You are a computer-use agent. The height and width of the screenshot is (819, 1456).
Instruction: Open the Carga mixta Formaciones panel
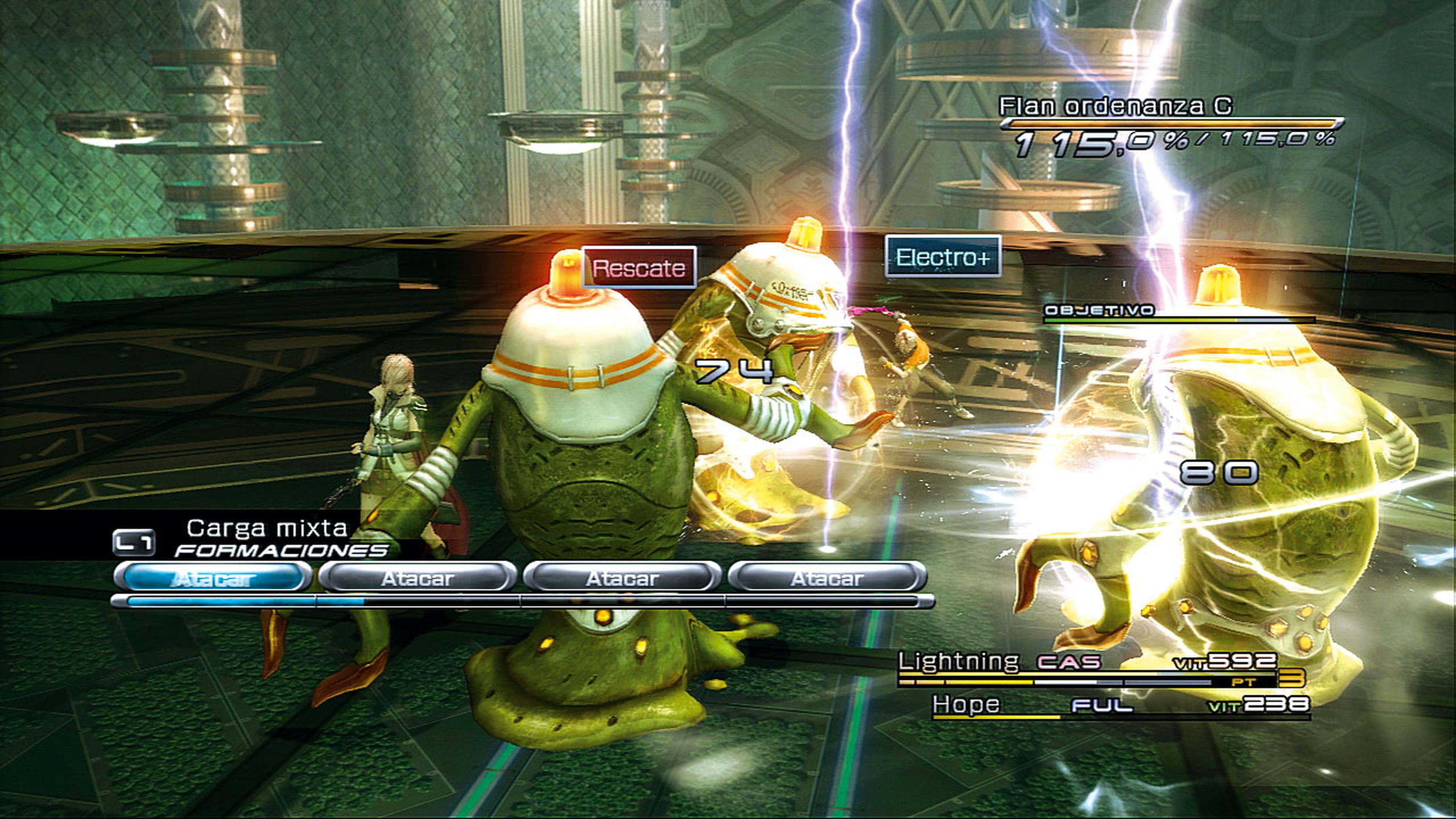(x=266, y=538)
